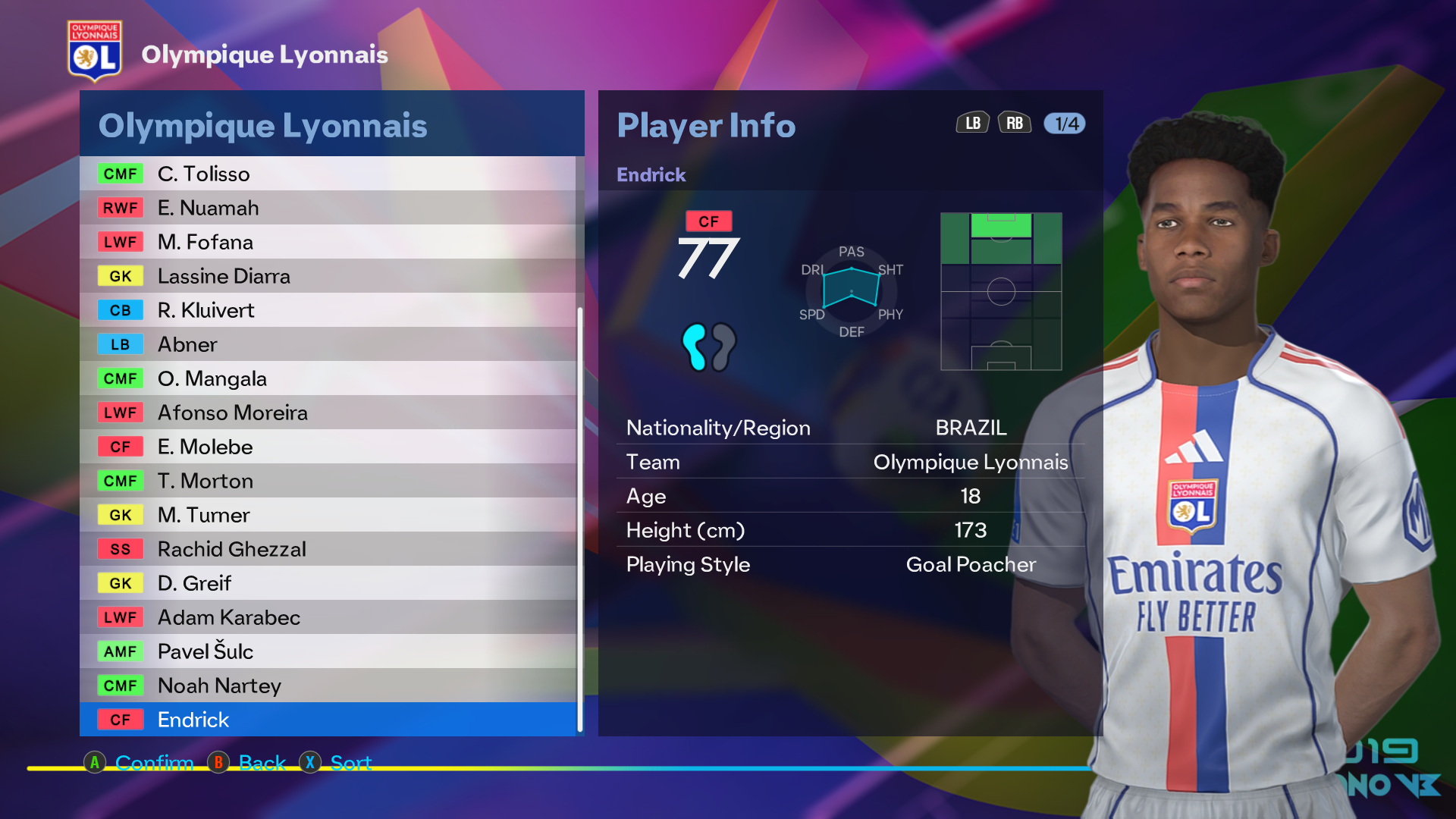Viewport: 1456px width, 819px height.
Task: Choose goalkeeper M. Turner
Action: pos(328,515)
